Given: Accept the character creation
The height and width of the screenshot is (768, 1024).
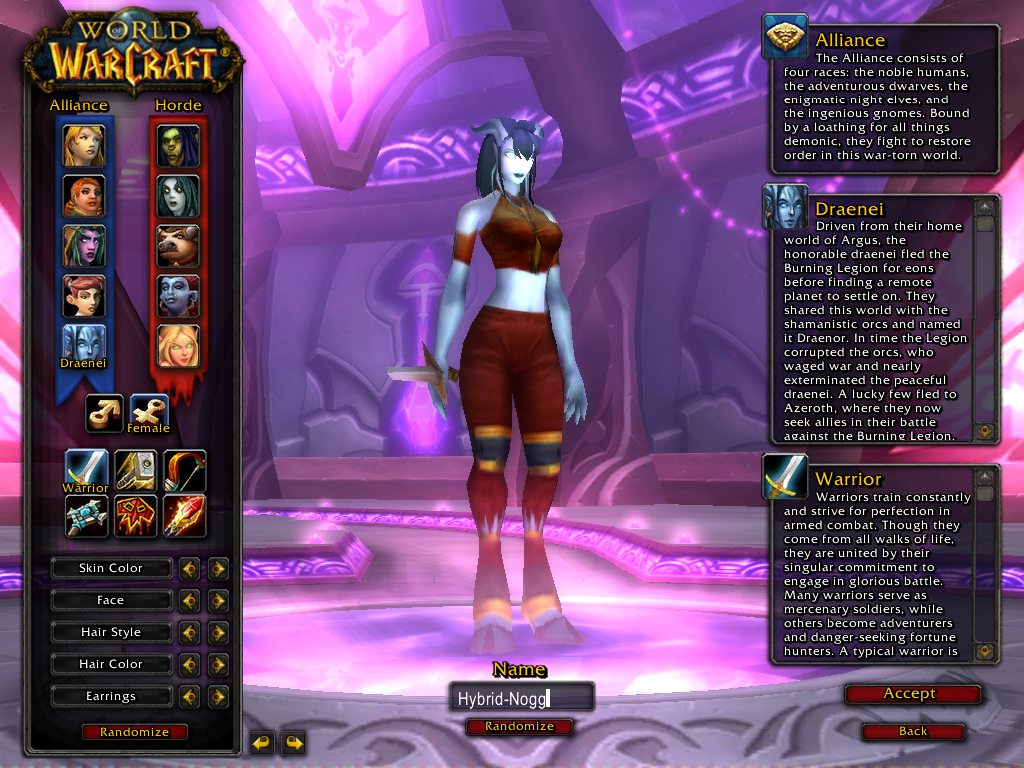Looking at the screenshot, I should coord(912,693).
